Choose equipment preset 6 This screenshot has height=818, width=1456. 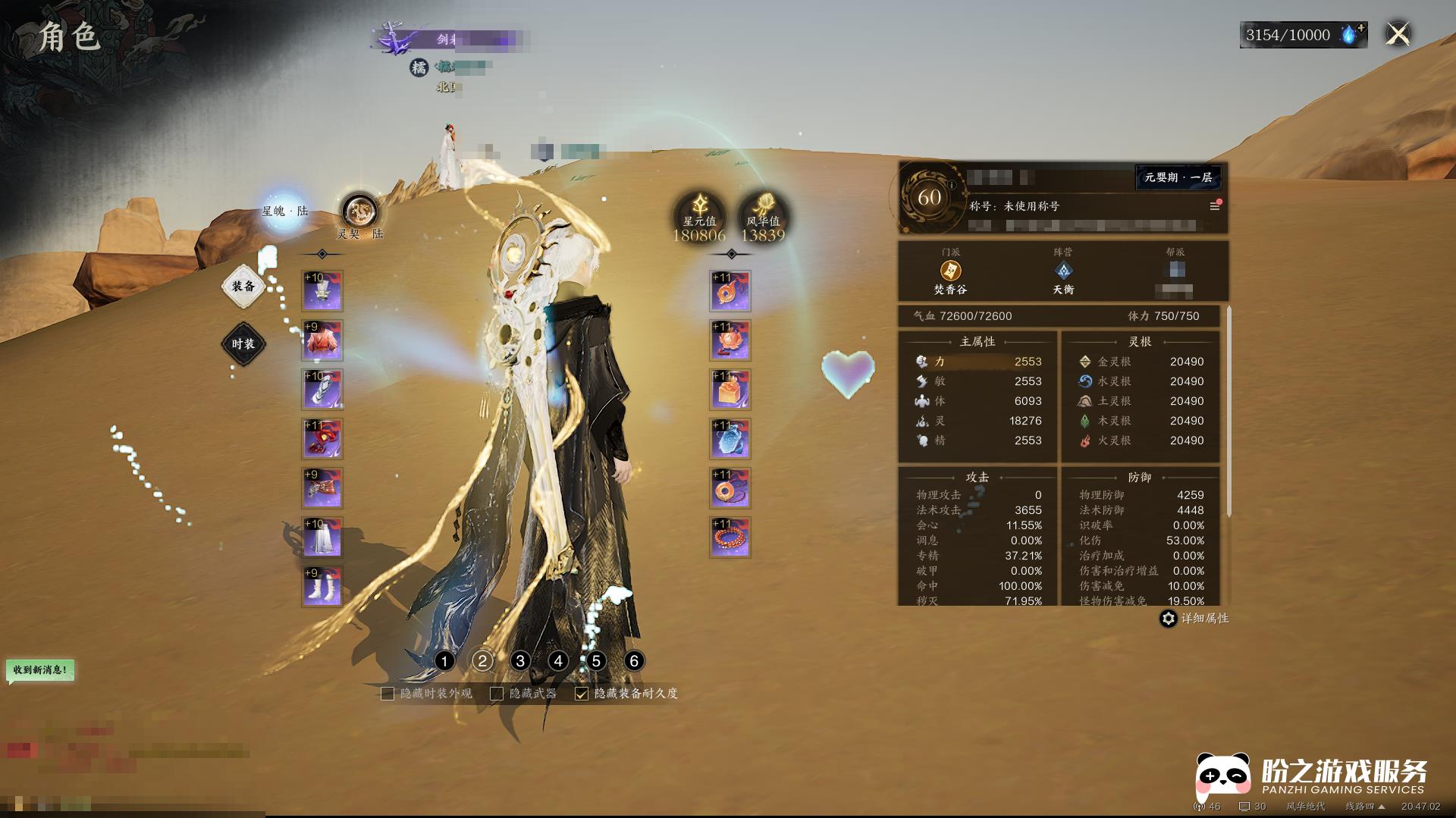click(634, 661)
